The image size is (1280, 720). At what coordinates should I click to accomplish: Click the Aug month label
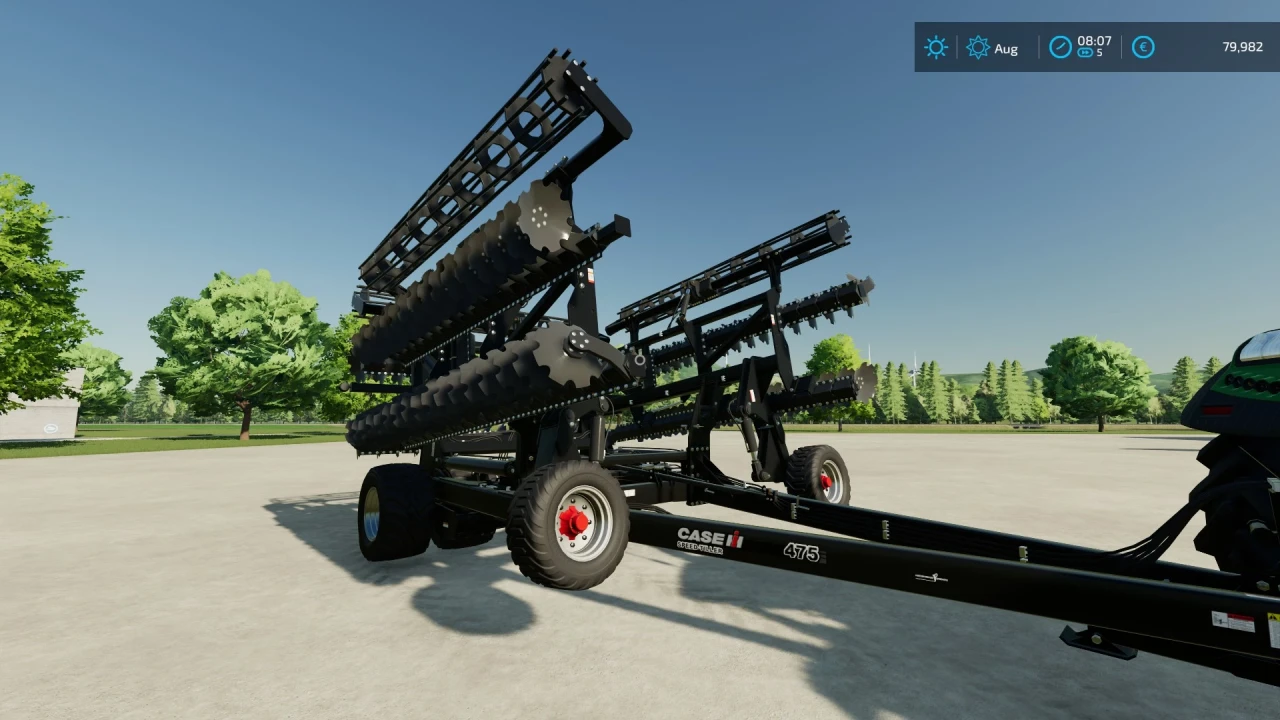(1007, 49)
